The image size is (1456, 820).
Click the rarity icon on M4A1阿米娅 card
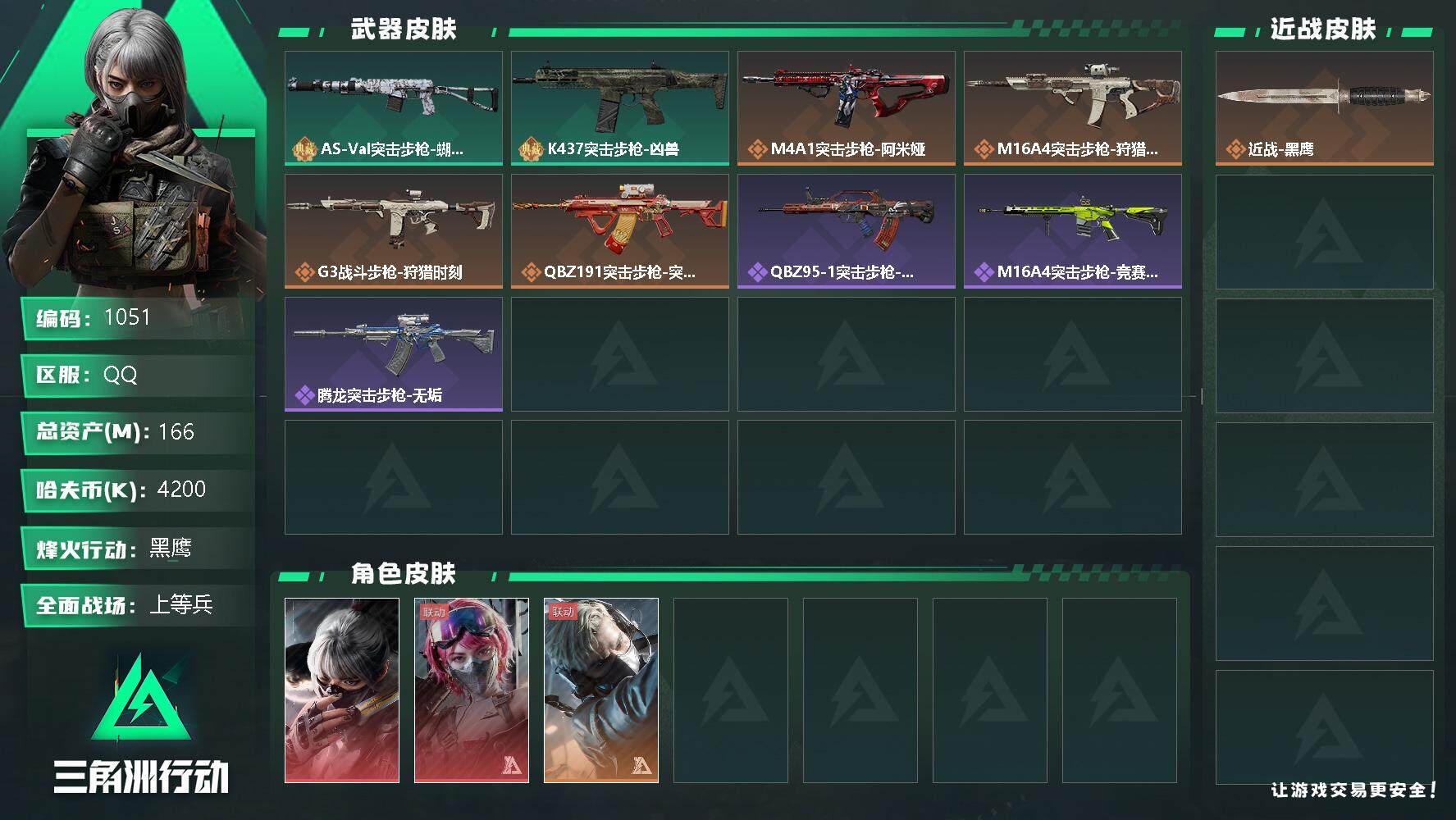[755, 149]
